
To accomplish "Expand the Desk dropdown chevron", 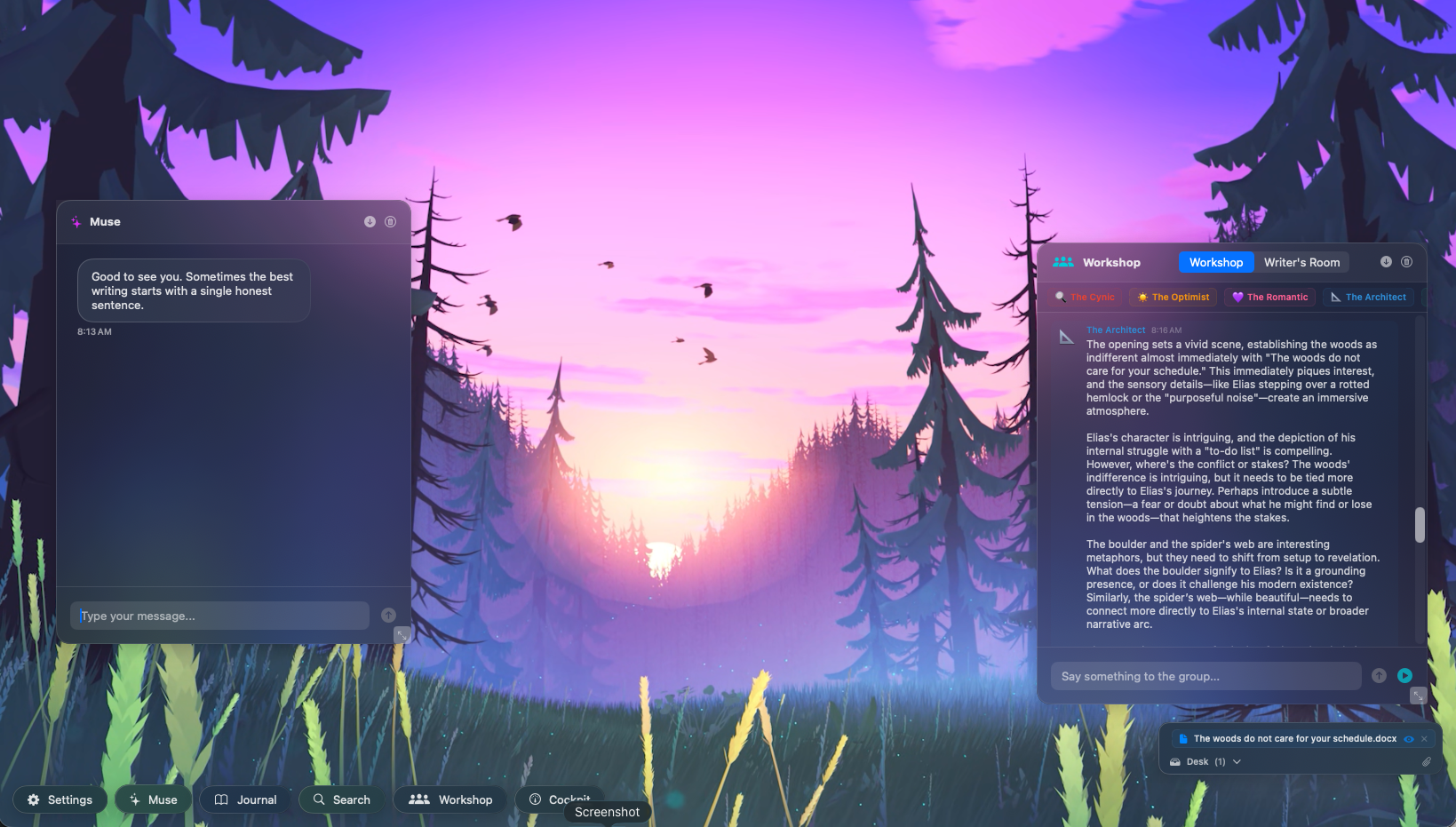I will click(1236, 761).
